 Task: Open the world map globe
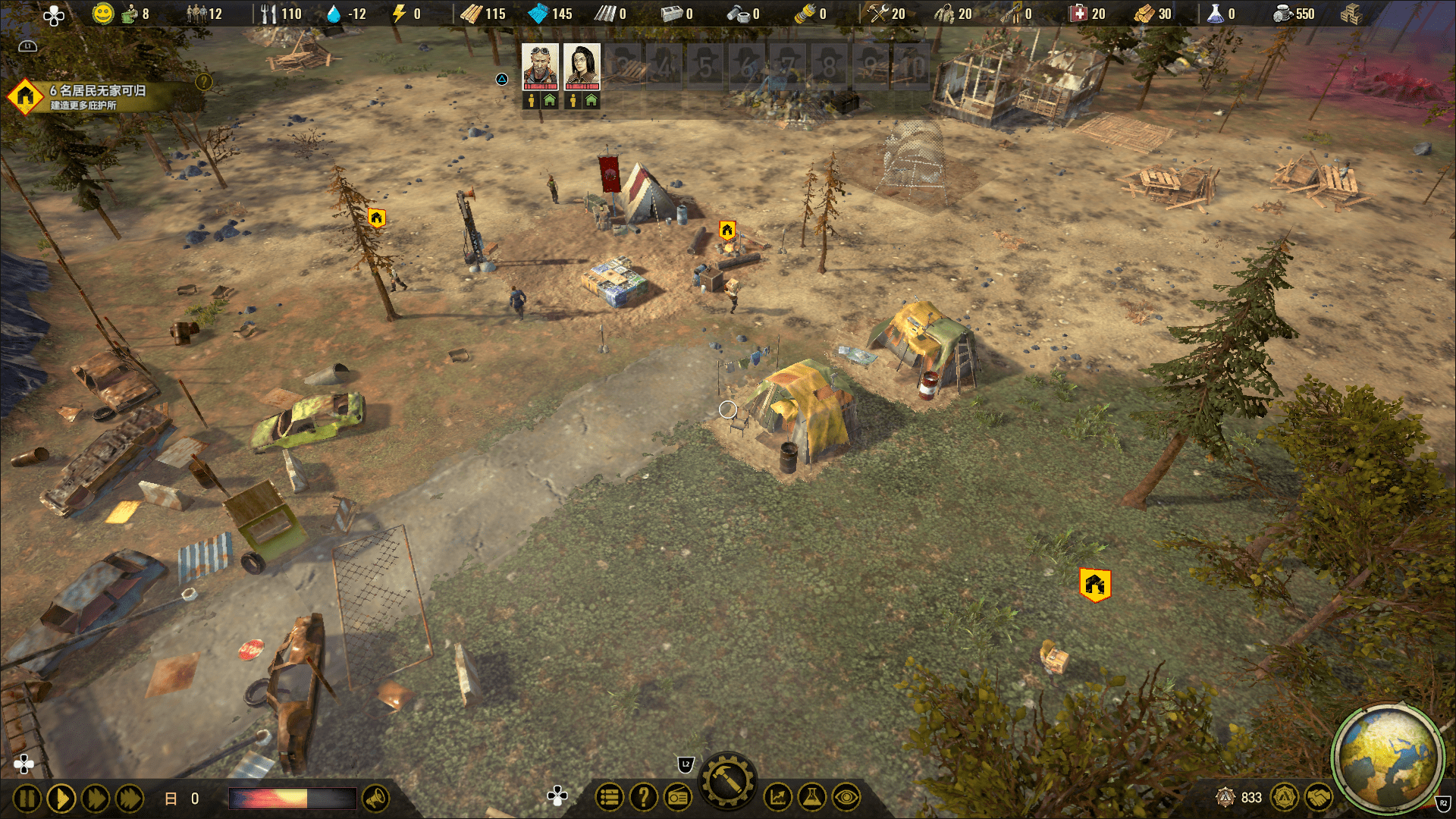pyautogui.click(x=1388, y=758)
